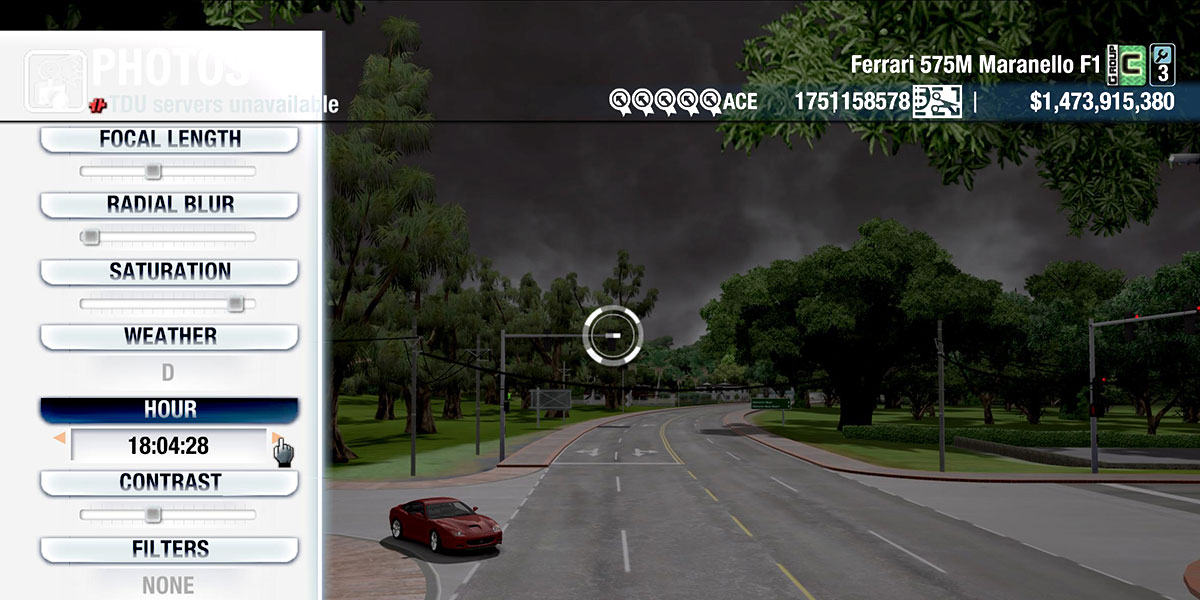Adjust the Radial Blur slider
The width and height of the screenshot is (1200, 600).
(168, 237)
